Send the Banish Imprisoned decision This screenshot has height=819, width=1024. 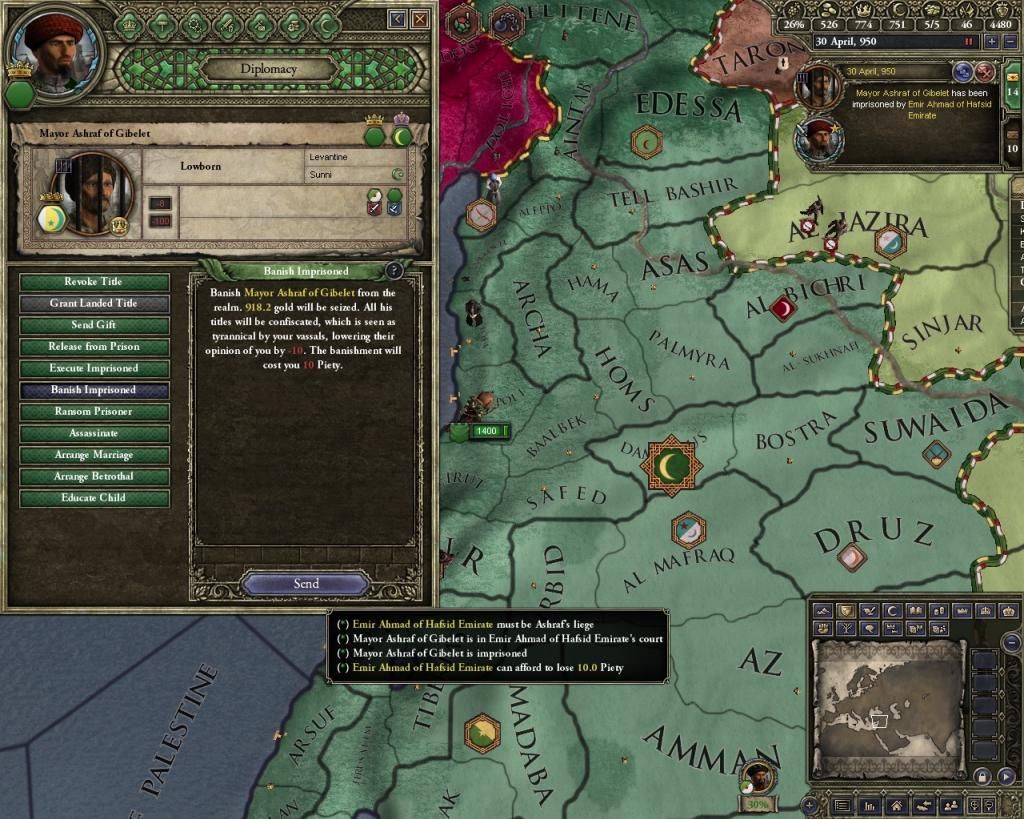click(x=306, y=584)
